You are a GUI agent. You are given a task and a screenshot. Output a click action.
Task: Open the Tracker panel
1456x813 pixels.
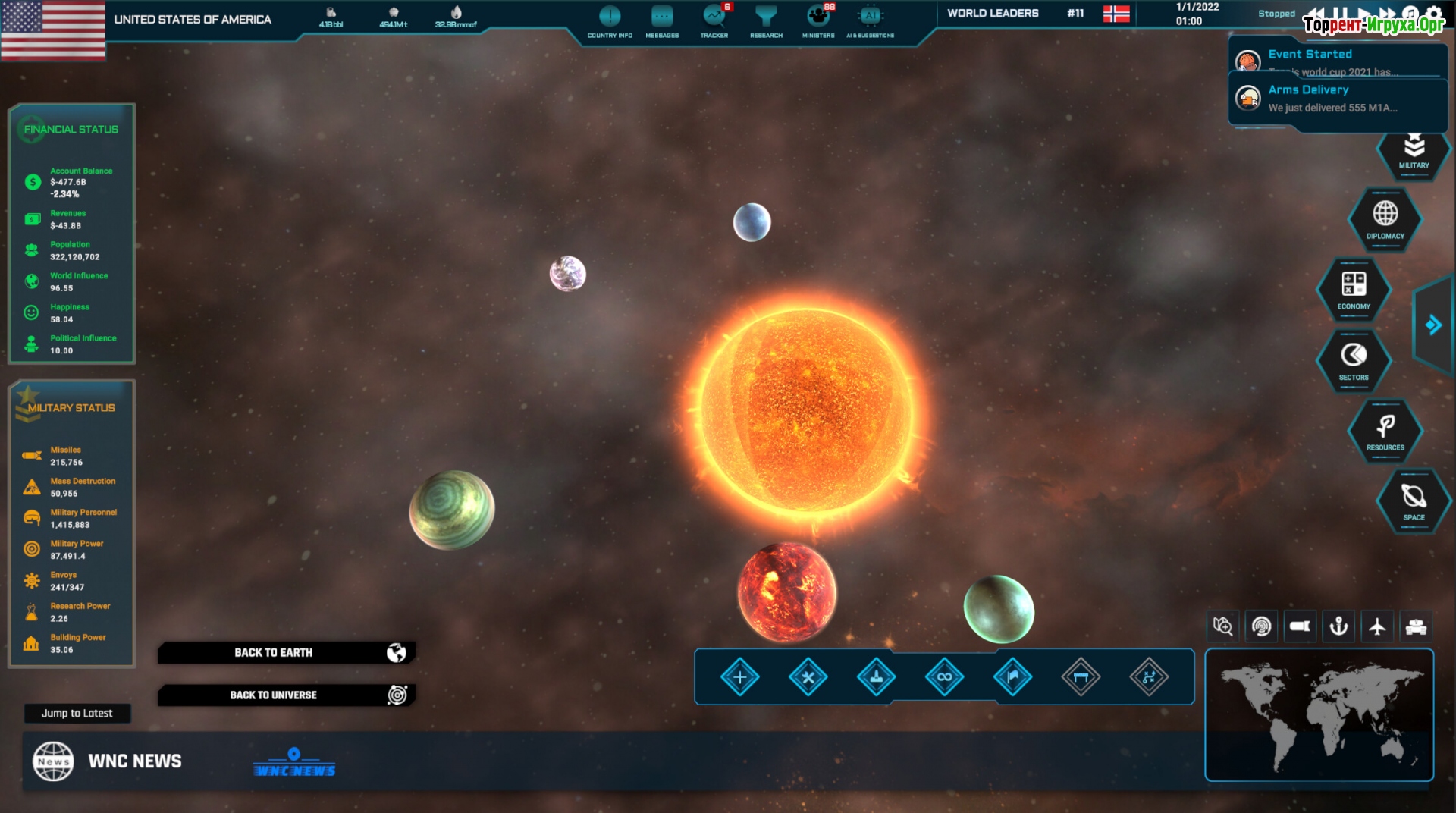714,21
